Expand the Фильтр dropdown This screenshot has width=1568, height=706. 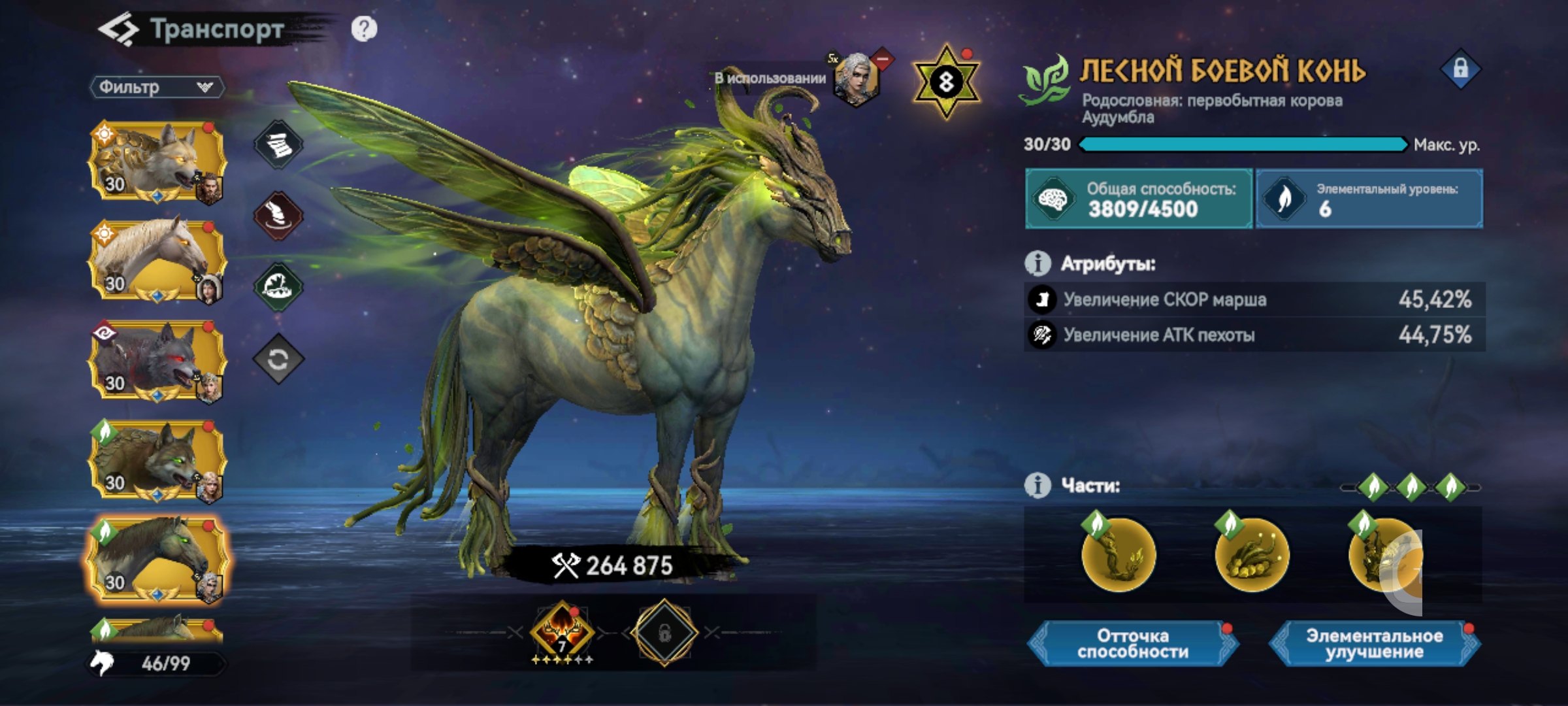[x=157, y=87]
